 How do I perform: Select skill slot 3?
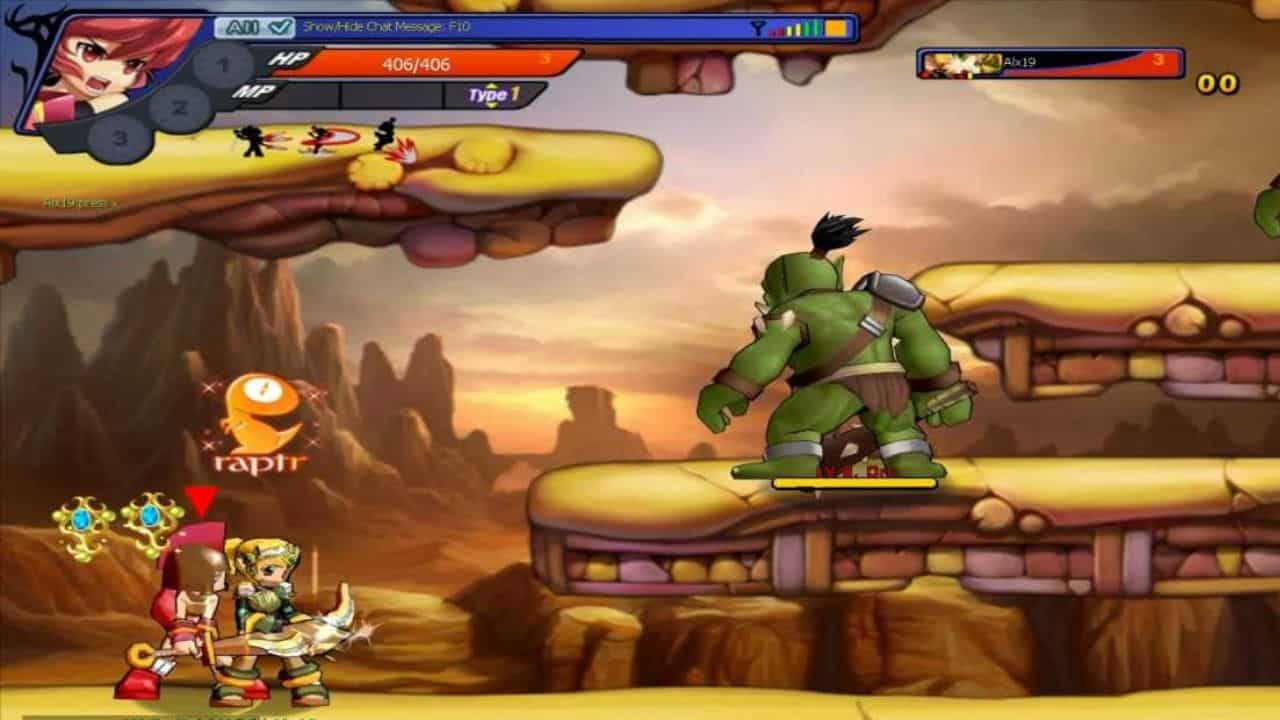(x=119, y=138)
